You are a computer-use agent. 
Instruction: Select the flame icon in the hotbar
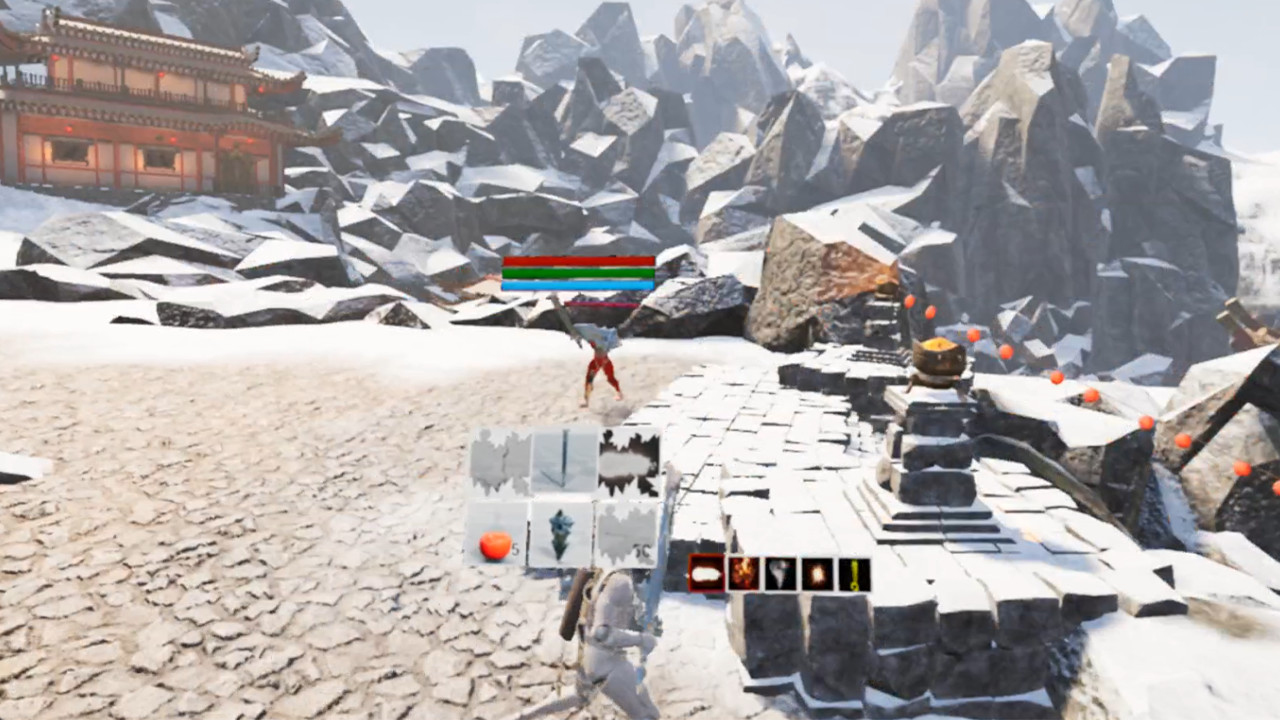coord(743,572)
